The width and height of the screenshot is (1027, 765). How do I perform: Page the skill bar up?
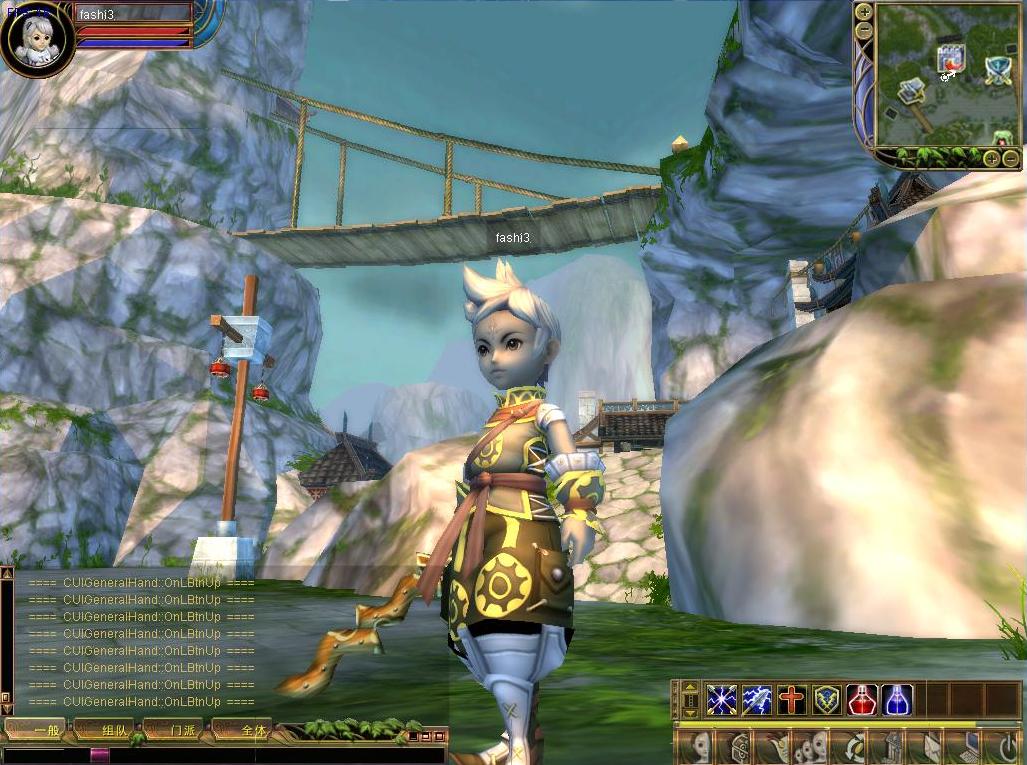(689, 688)
